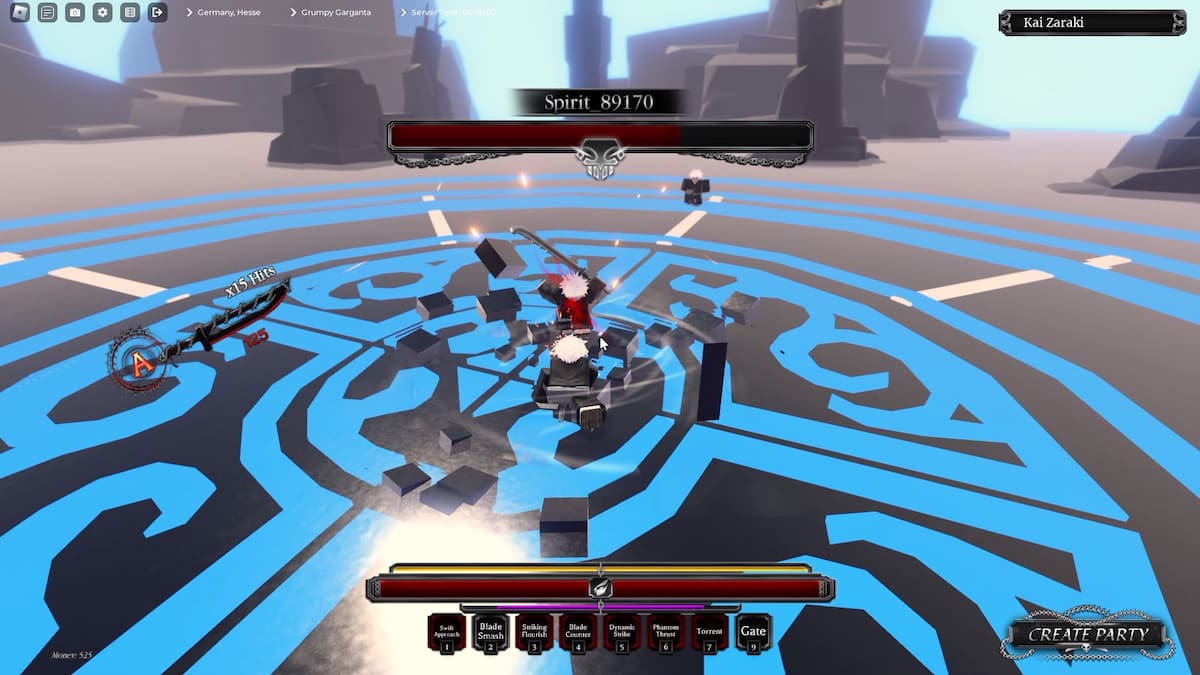Select the Kai Zaraki name panel
The image size is (1200, 675).
tap(1092, 22)
